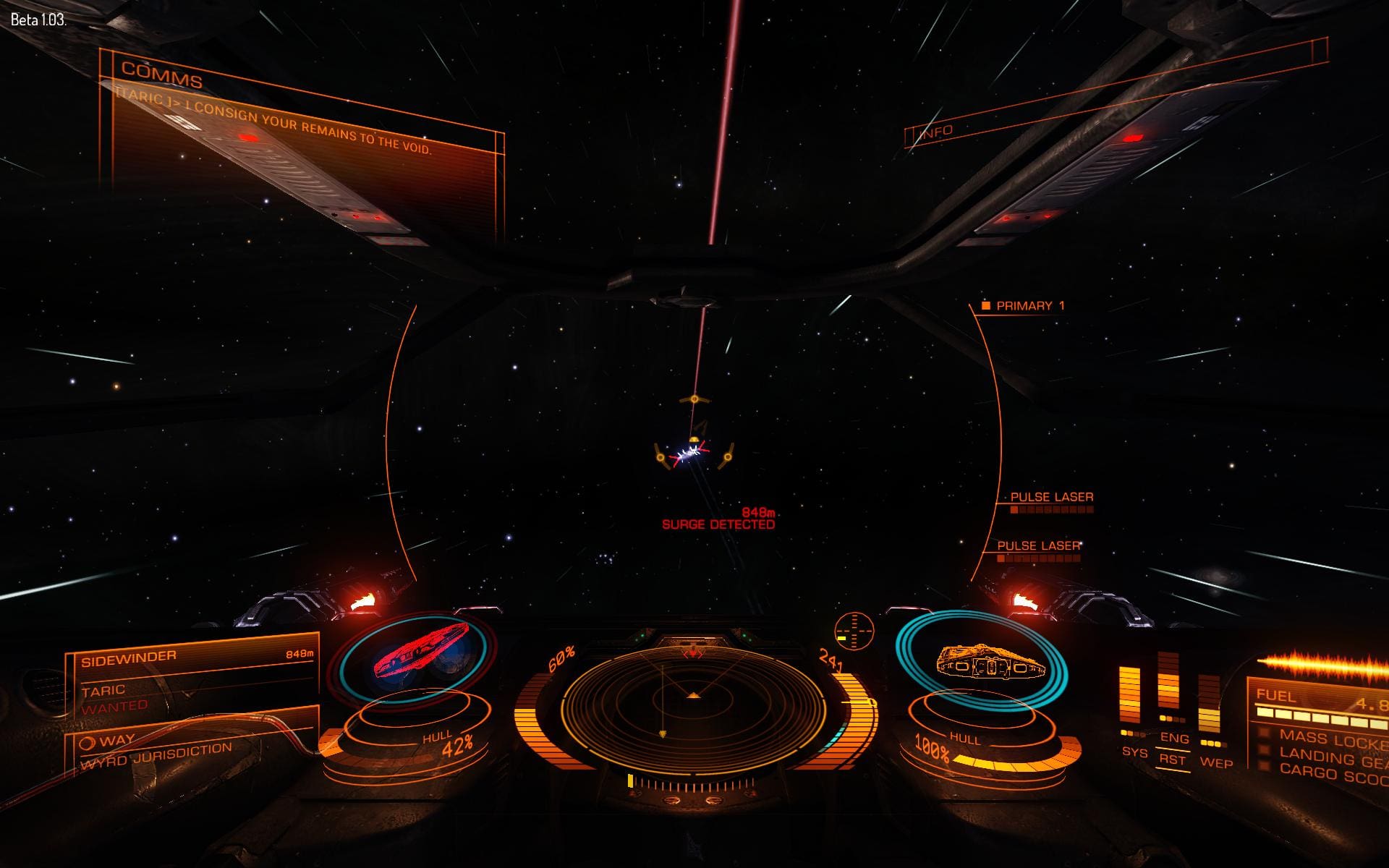Route power to SYS
The image size is (1389, 868).
pyautogui.click(x=1134, y=752)
